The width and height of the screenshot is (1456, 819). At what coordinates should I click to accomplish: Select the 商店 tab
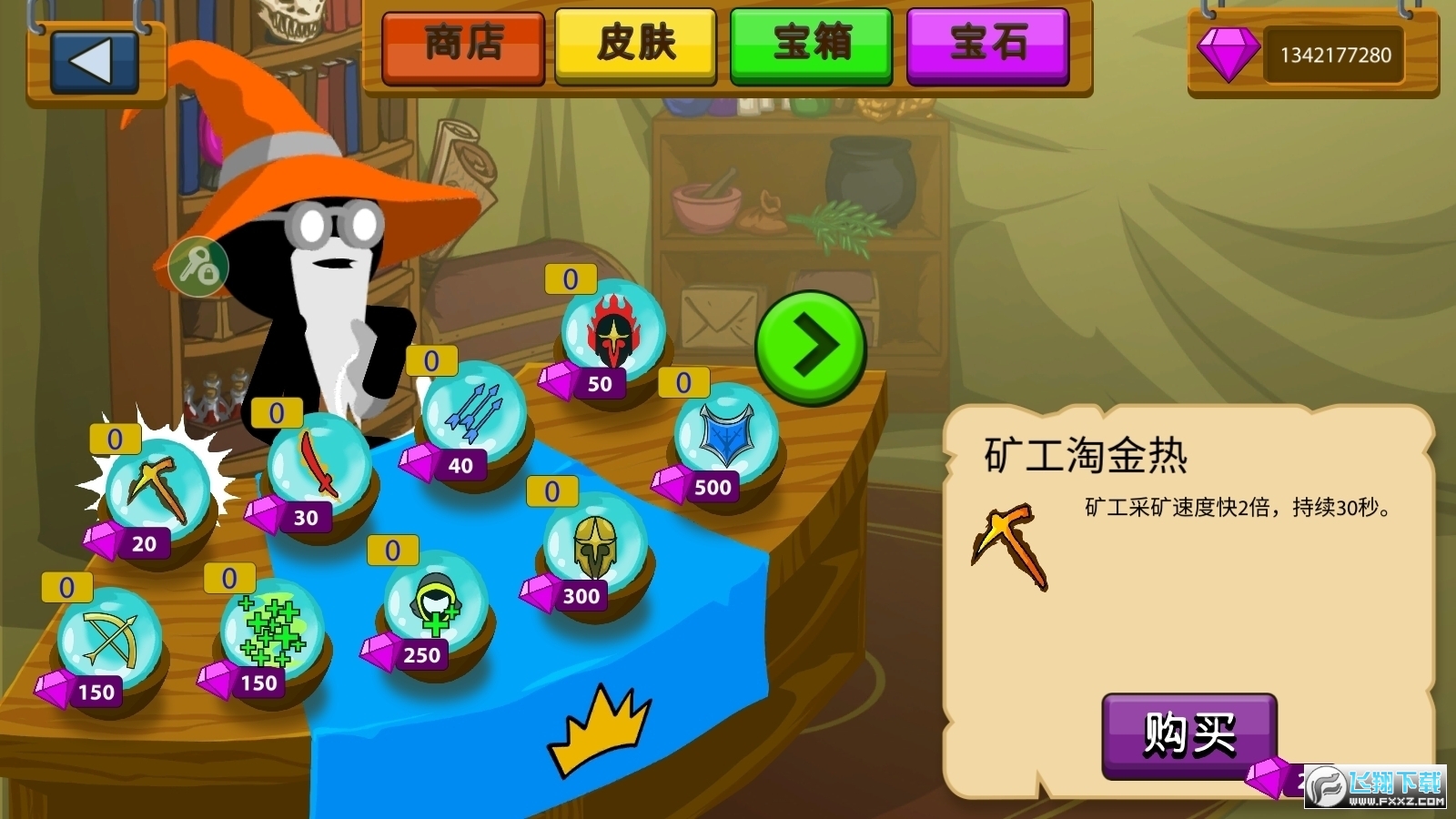click(x=461, y=48)
